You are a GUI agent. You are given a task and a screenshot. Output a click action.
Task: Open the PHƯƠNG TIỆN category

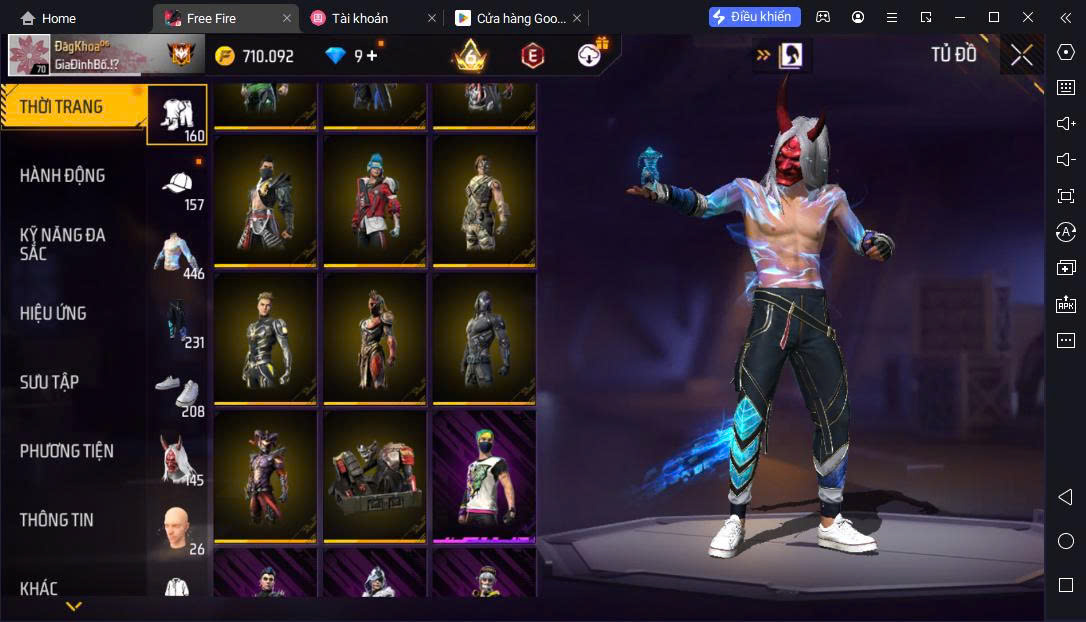tap(66, 451)
